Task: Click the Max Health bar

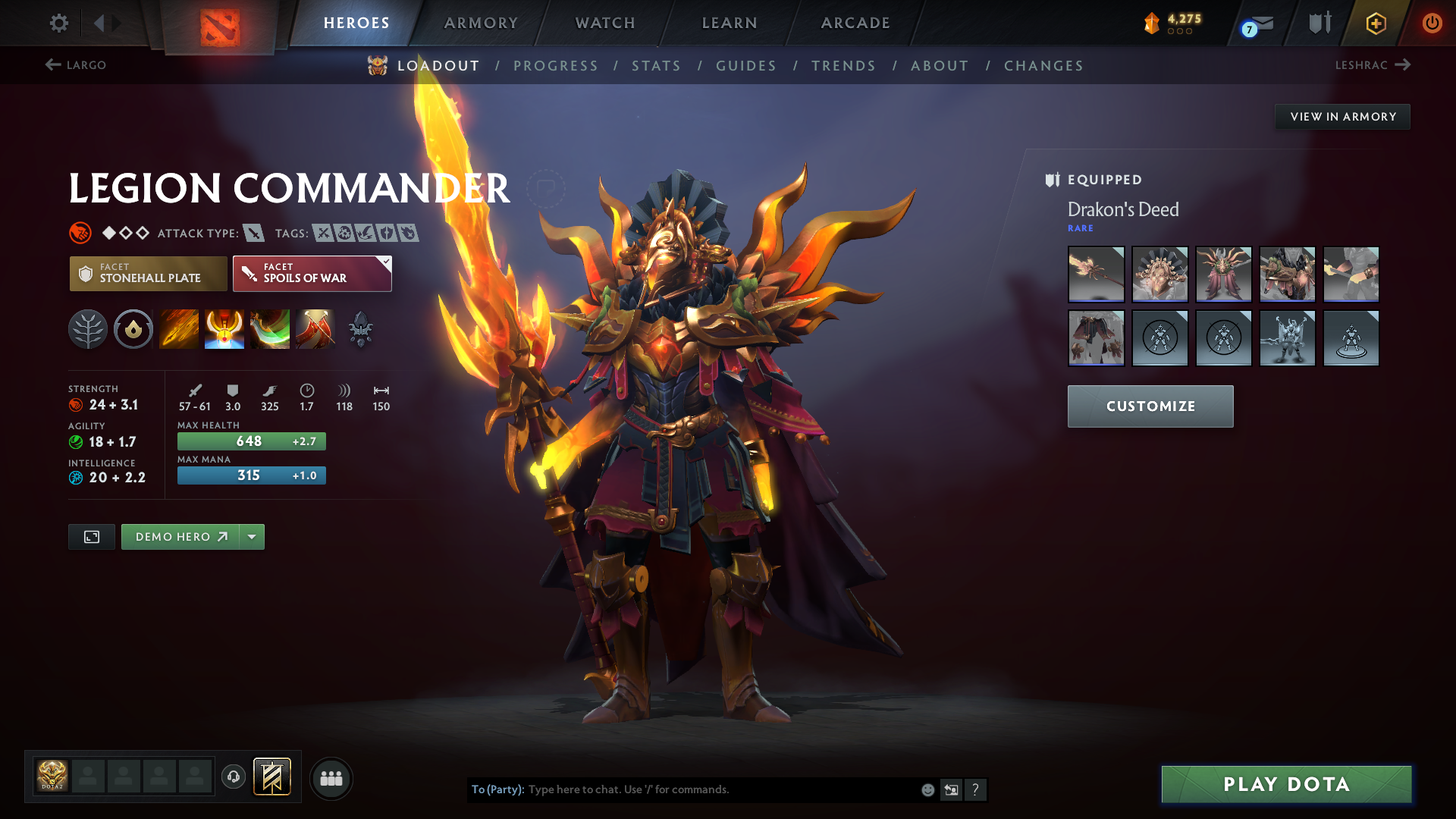Action: [250, 441]
